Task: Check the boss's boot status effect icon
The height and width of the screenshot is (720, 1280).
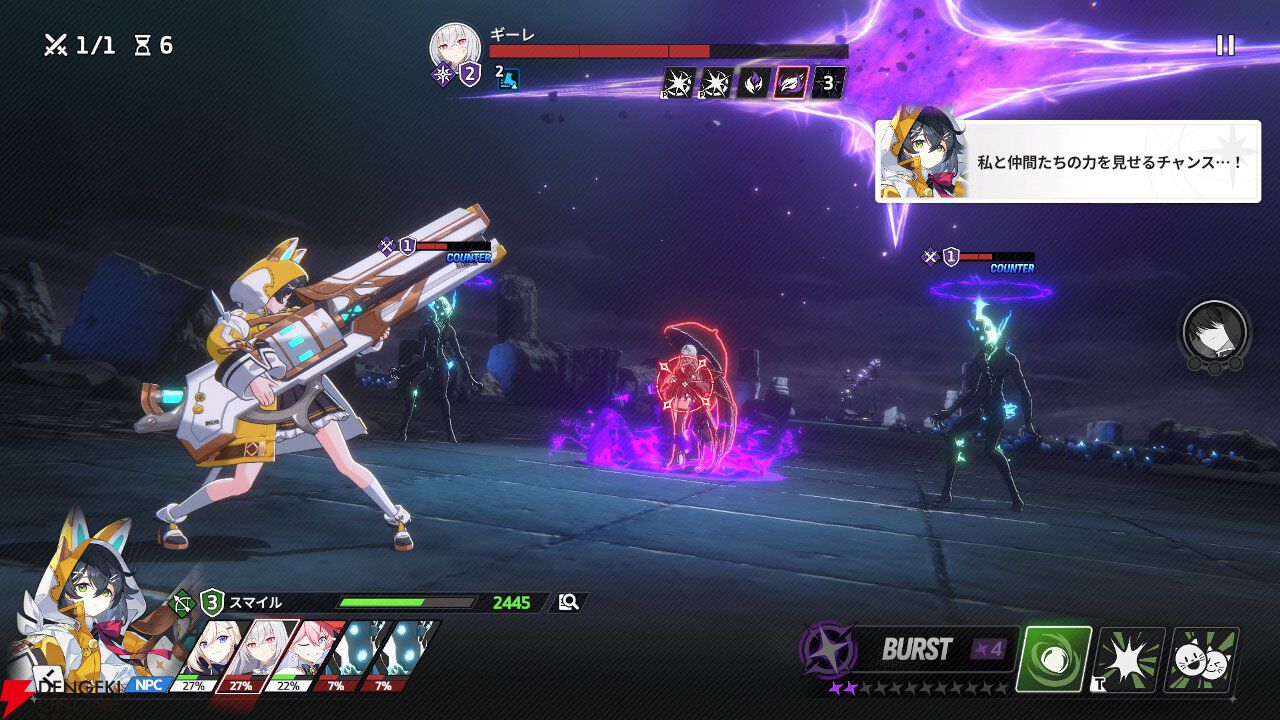Action: point(509,79)
